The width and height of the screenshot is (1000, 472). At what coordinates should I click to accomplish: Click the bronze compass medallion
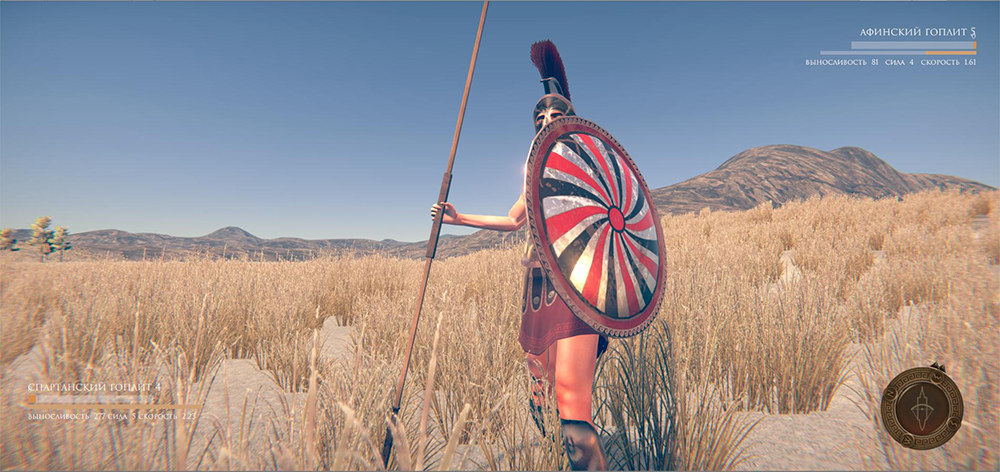click(x=921, y=407)
